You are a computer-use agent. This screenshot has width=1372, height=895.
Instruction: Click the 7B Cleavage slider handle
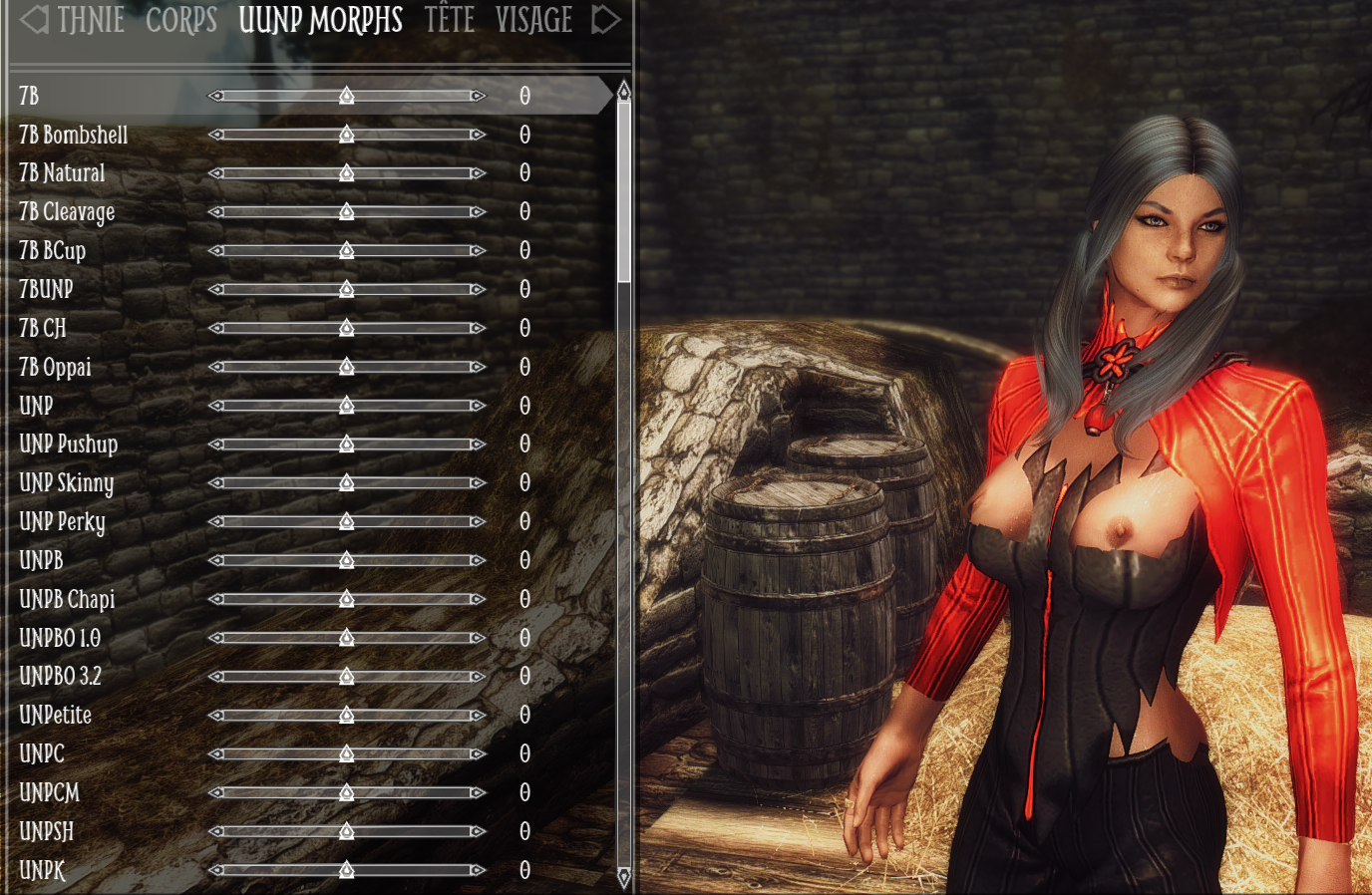(x=346, y=211)
